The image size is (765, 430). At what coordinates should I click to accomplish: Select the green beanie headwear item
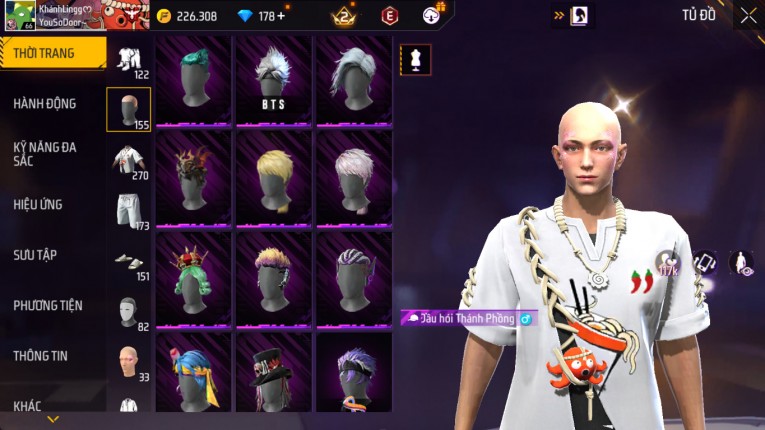tap(193, 80)
